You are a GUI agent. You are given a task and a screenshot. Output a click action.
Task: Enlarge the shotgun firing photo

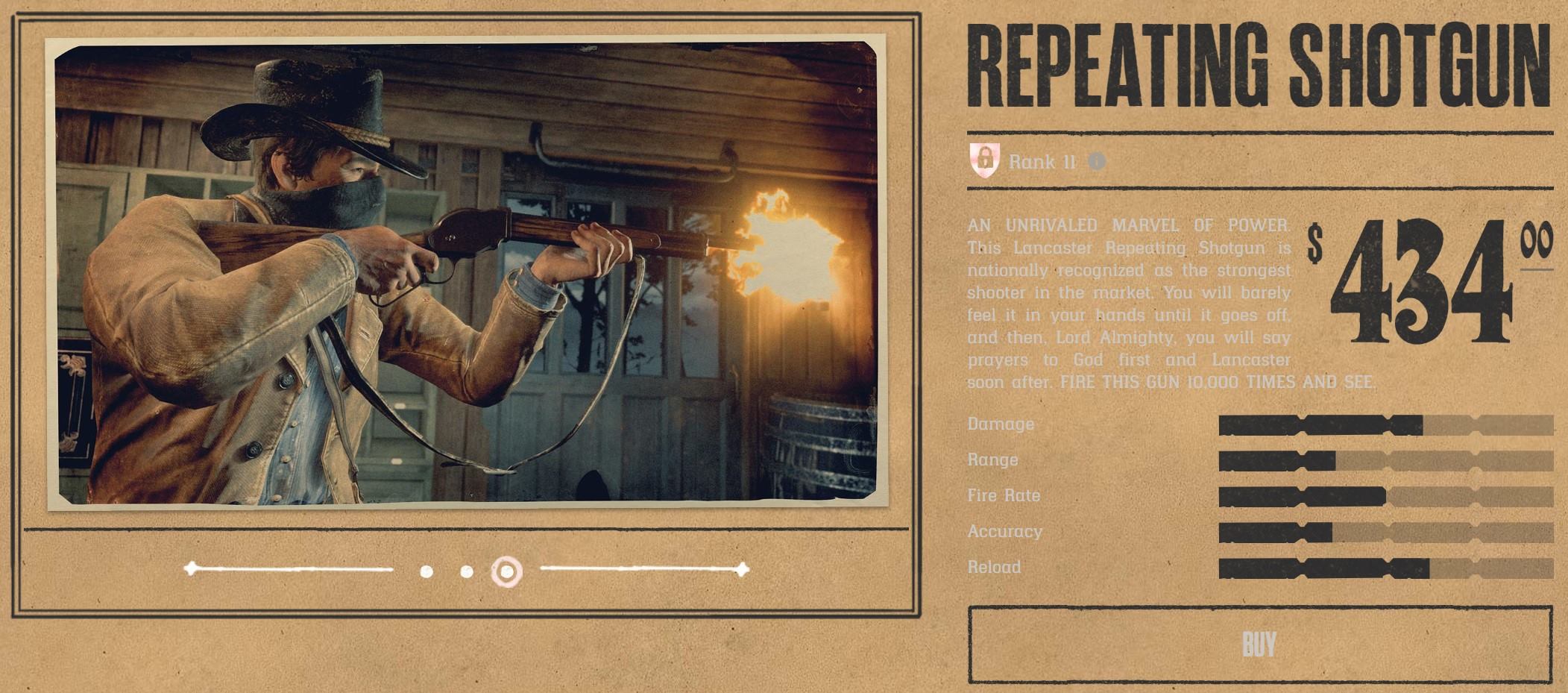[x=467, y=275]
